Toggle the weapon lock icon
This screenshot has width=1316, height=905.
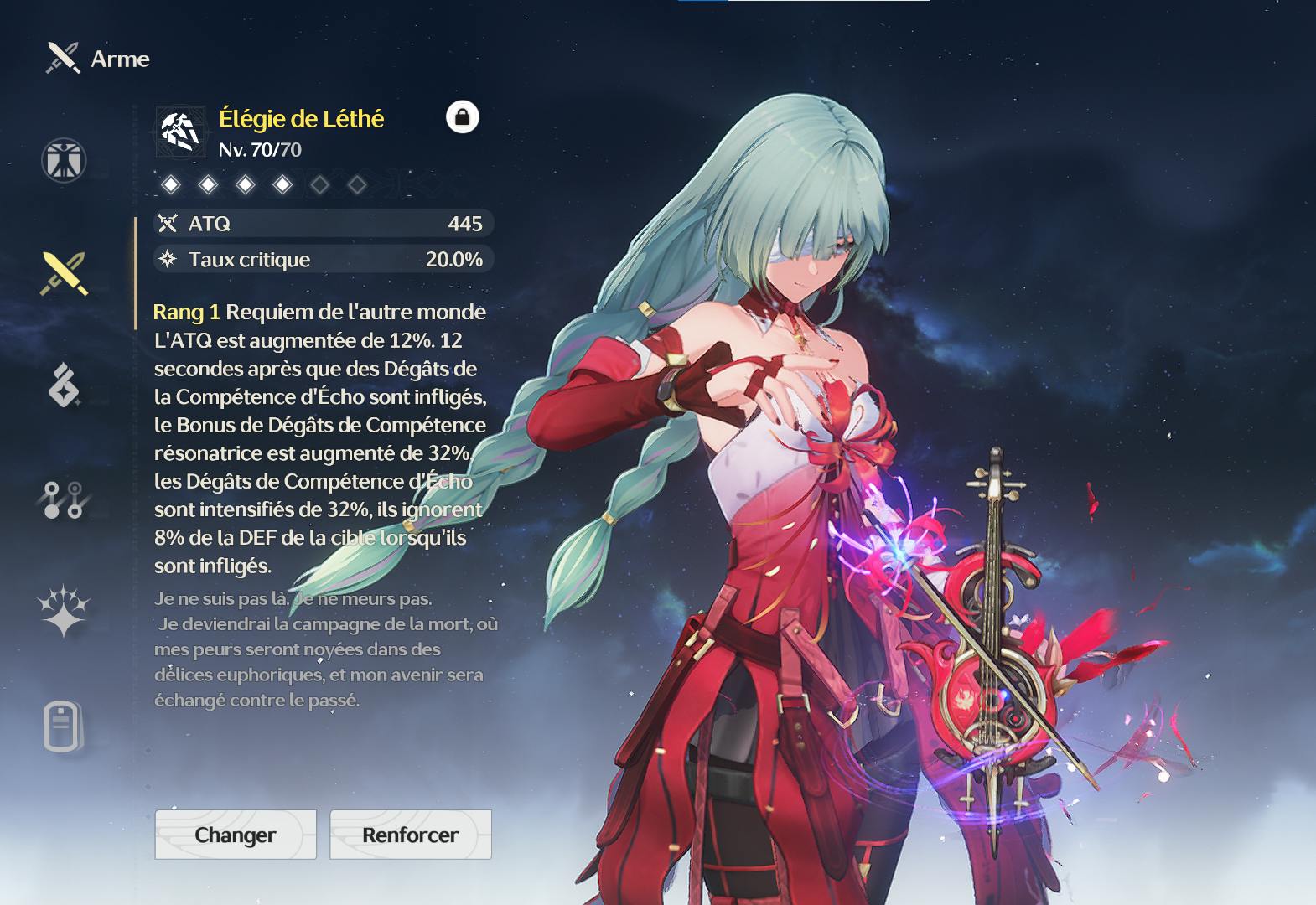462,117
